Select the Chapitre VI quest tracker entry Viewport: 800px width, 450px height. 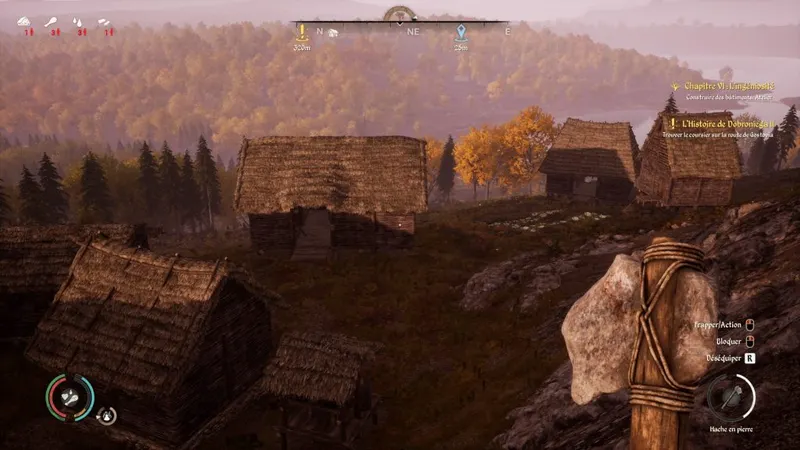pos(726,87)
